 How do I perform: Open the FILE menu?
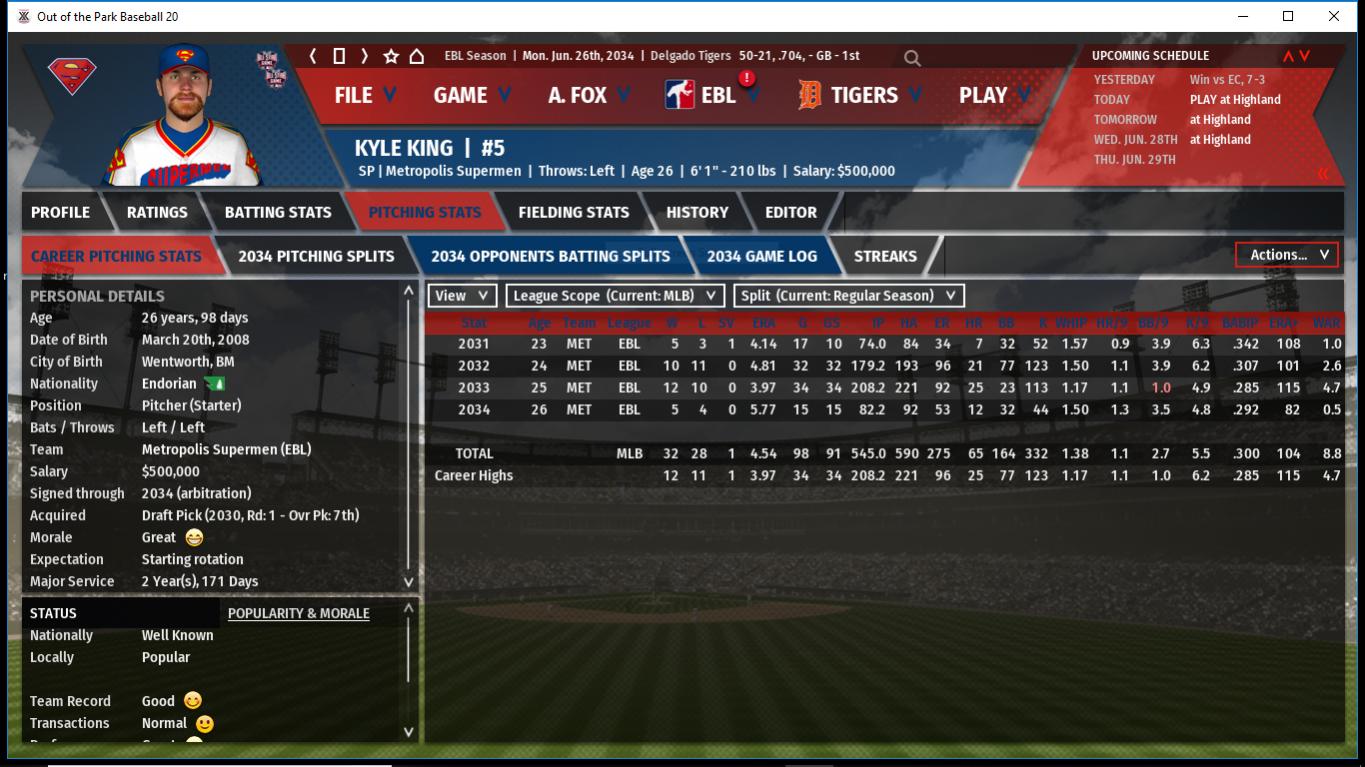(364, 95)
